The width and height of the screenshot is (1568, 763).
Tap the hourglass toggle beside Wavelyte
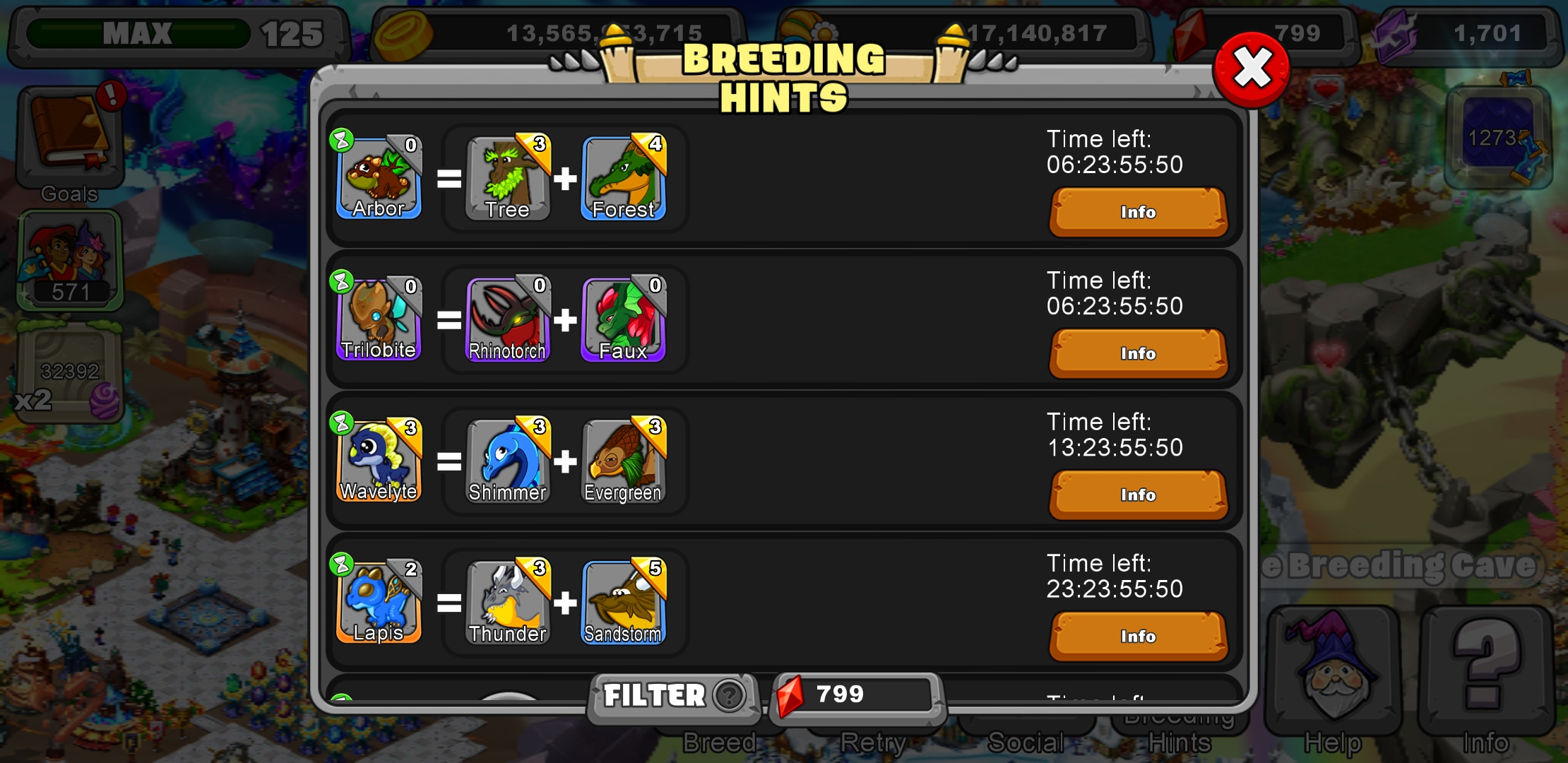point(342,423)
